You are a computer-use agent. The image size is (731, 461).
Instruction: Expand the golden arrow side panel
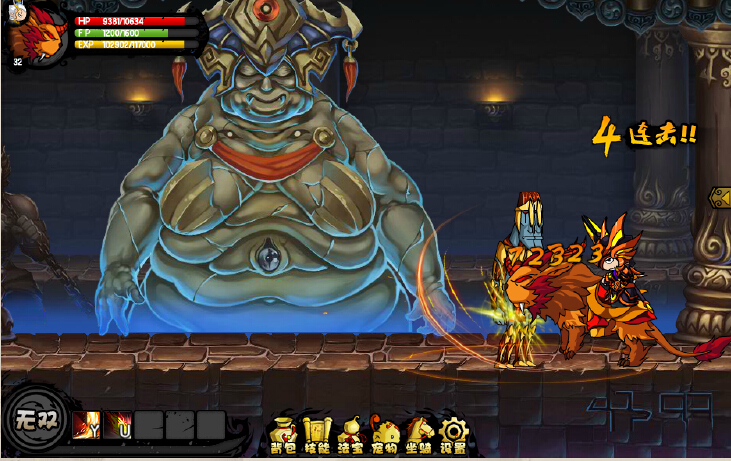click(x=719, y=197)
